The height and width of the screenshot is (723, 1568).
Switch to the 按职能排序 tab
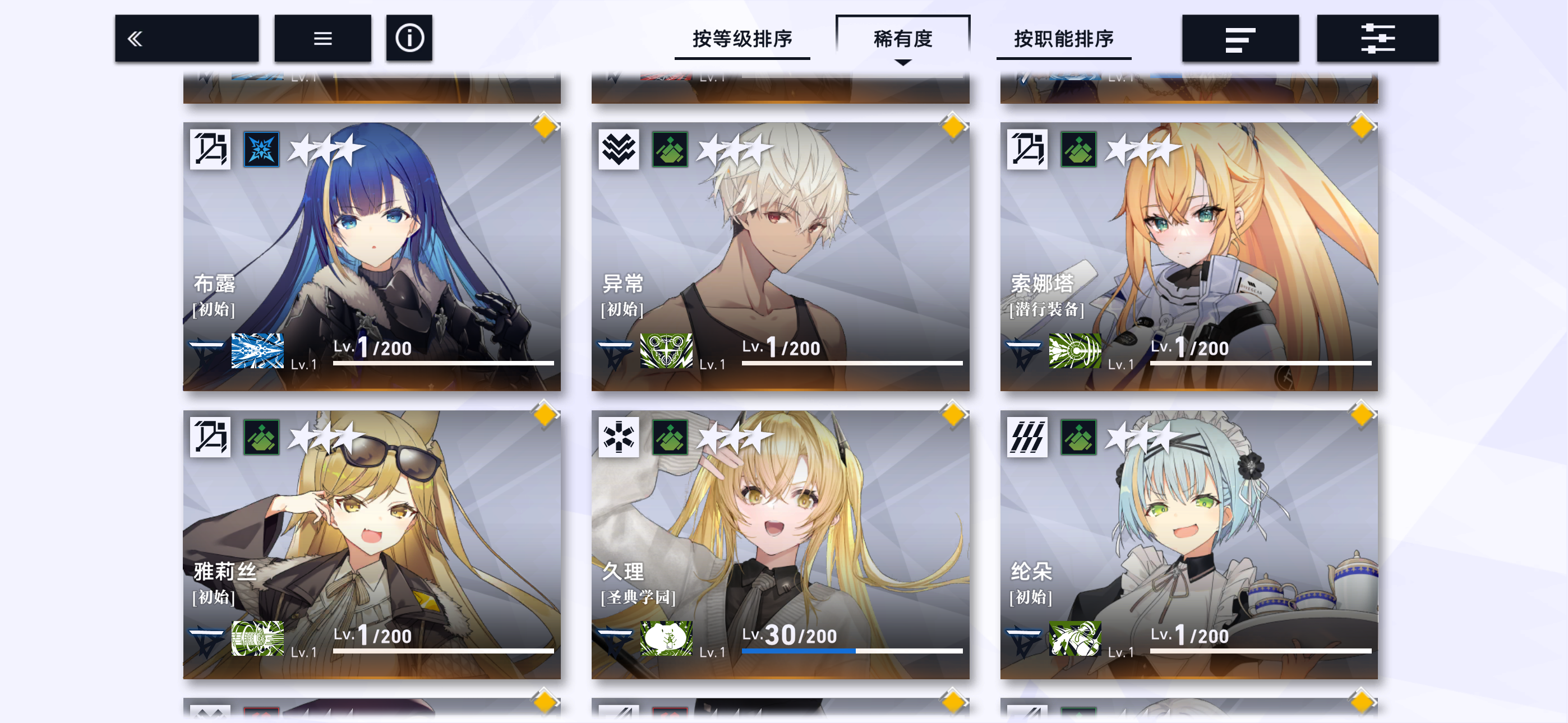coord(1063,38)
